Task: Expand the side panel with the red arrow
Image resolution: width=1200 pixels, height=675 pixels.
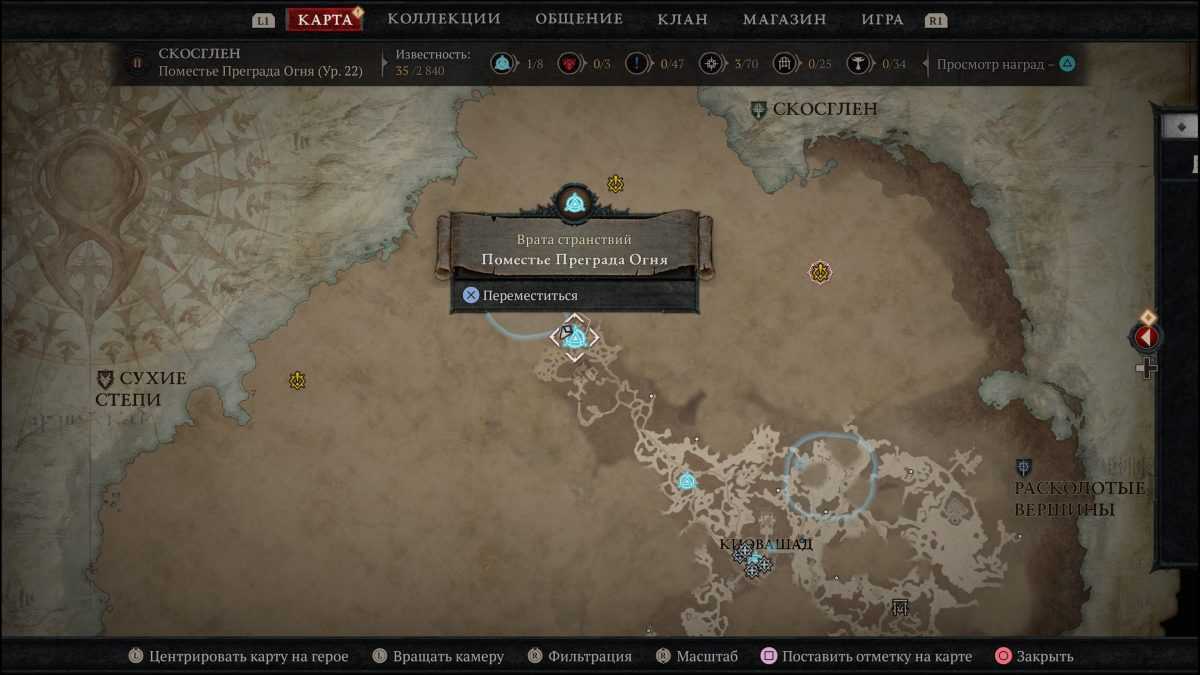Action: tap(1146, 337)
